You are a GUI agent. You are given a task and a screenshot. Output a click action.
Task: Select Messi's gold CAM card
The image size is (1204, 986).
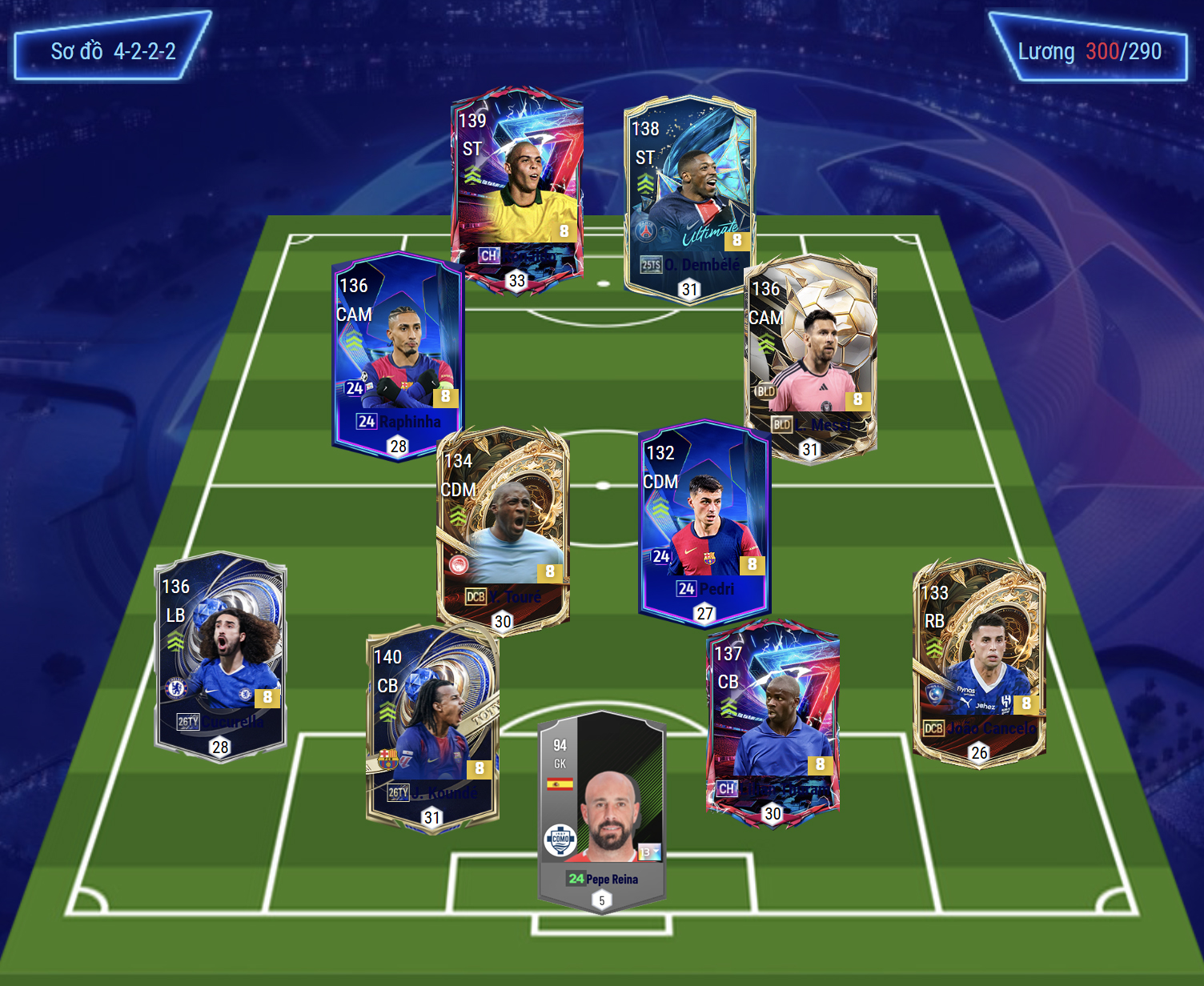(810, 356)
